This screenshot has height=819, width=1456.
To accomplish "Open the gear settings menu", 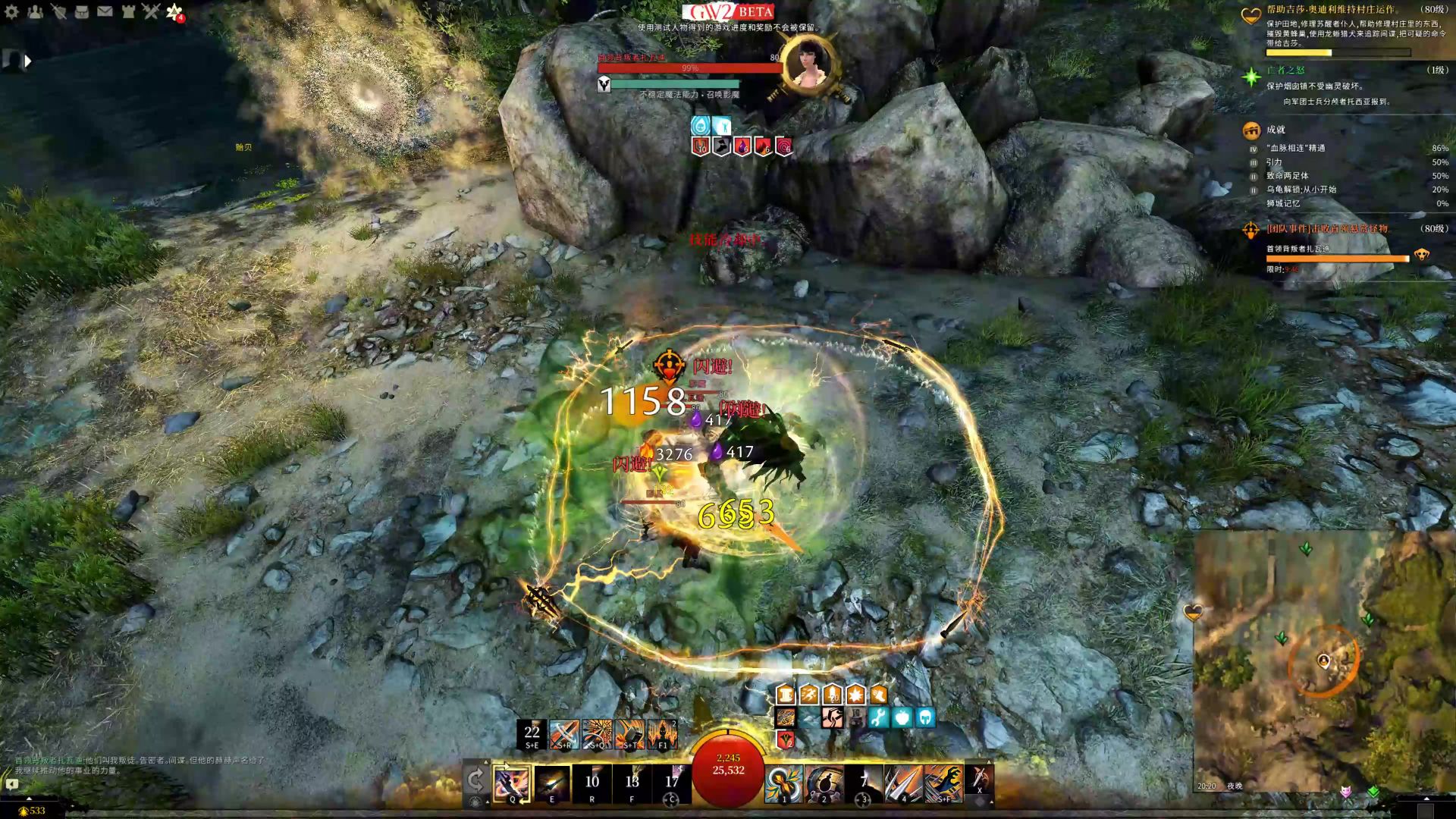I will (x=11, y=11).
